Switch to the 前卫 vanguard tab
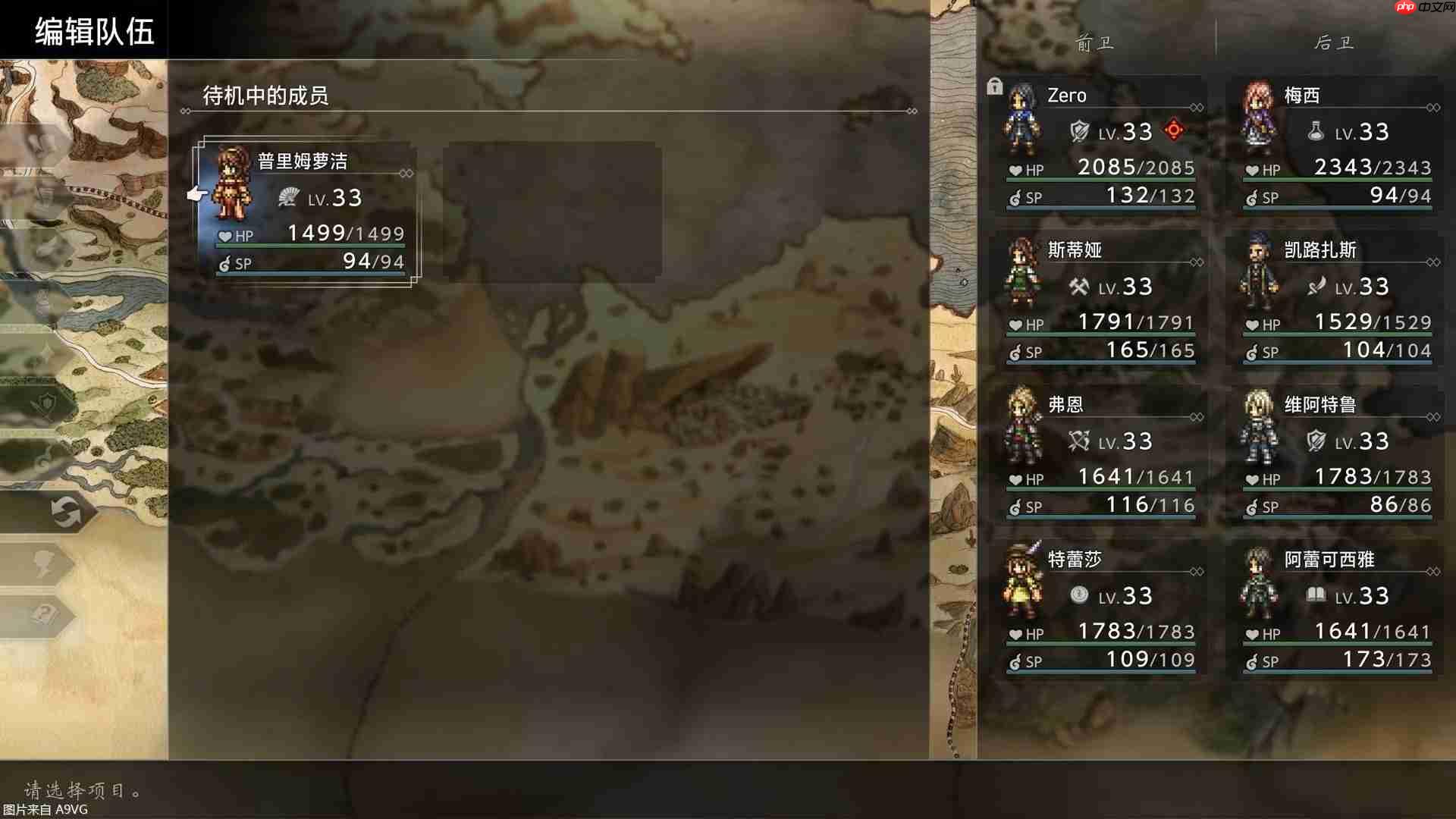The image size is (1456, 819). pyautogui.click(x=1093, y=43)
